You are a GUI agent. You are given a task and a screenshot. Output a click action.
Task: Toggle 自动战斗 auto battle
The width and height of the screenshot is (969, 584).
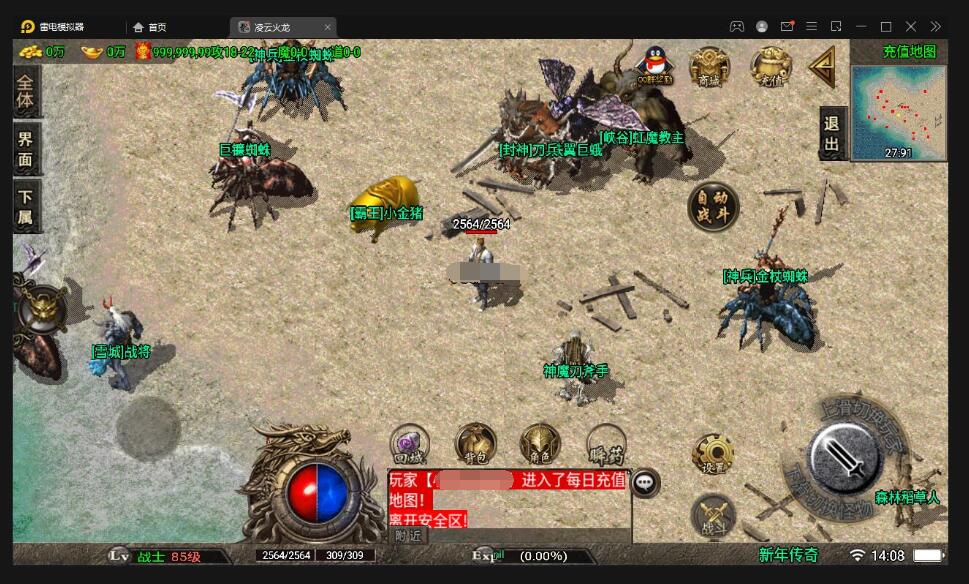tap(714, 207)
